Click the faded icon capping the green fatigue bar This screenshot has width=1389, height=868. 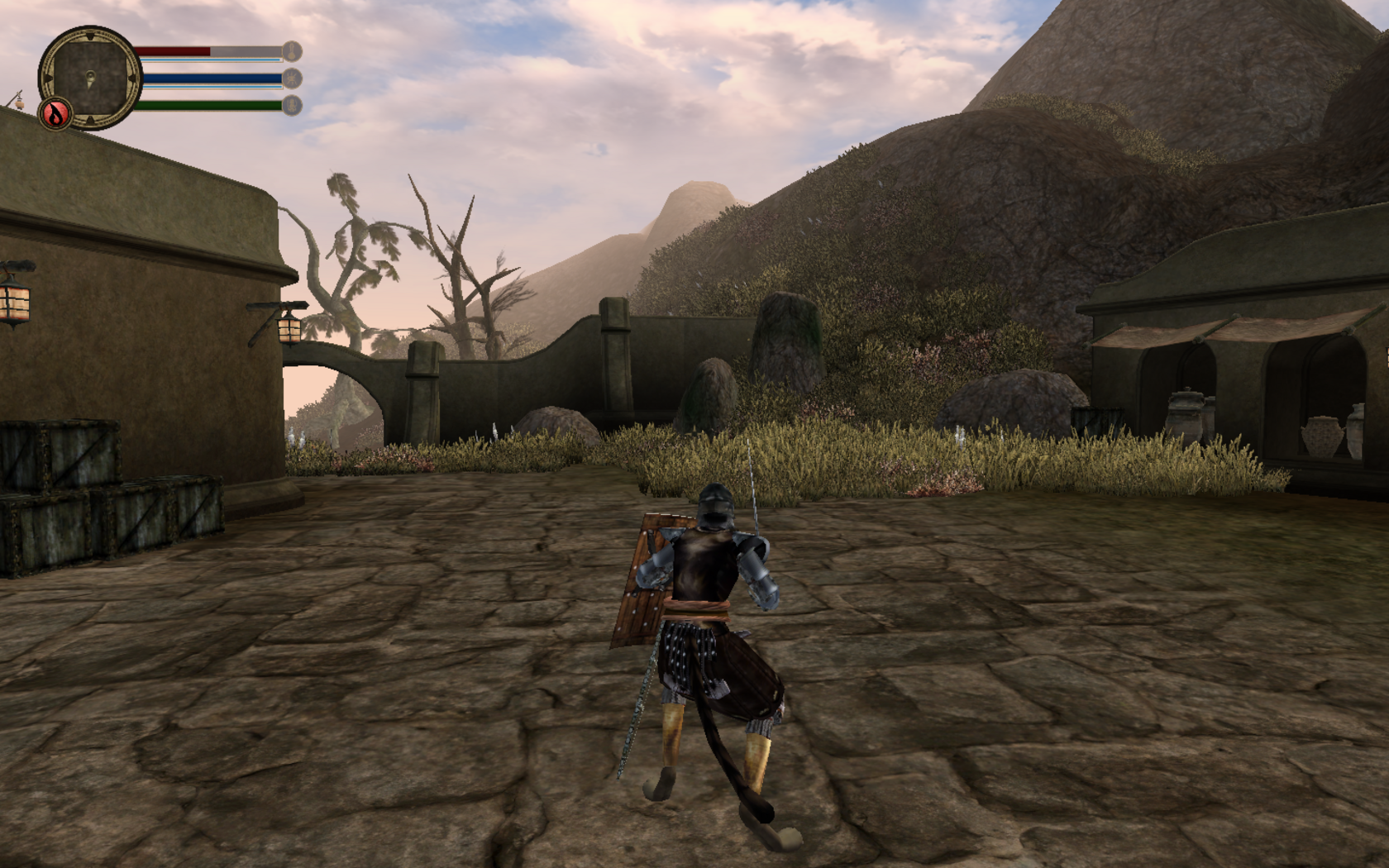coord(292,105)
